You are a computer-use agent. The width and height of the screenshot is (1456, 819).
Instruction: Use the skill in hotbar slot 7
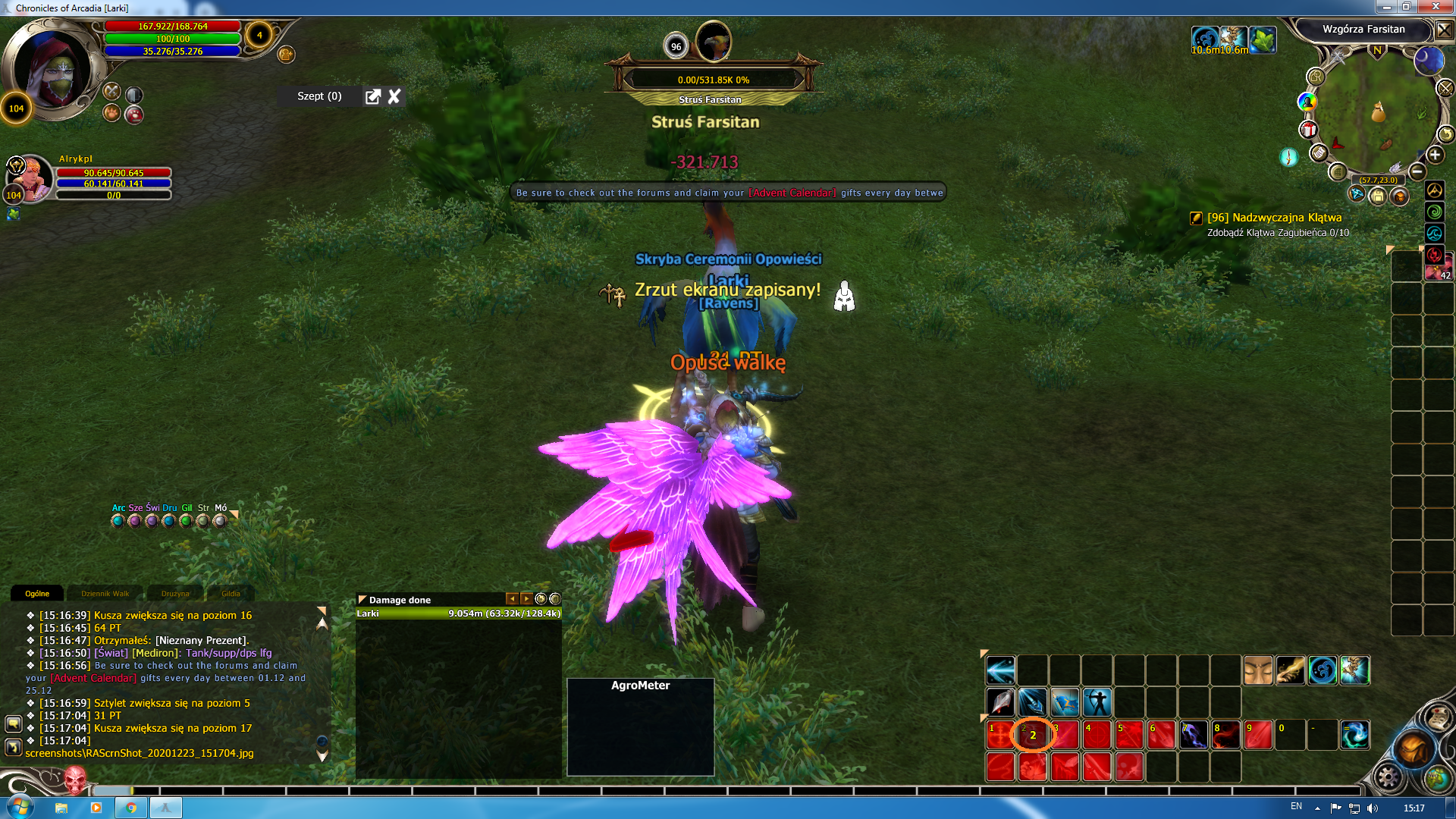(x=1194, y=735)
